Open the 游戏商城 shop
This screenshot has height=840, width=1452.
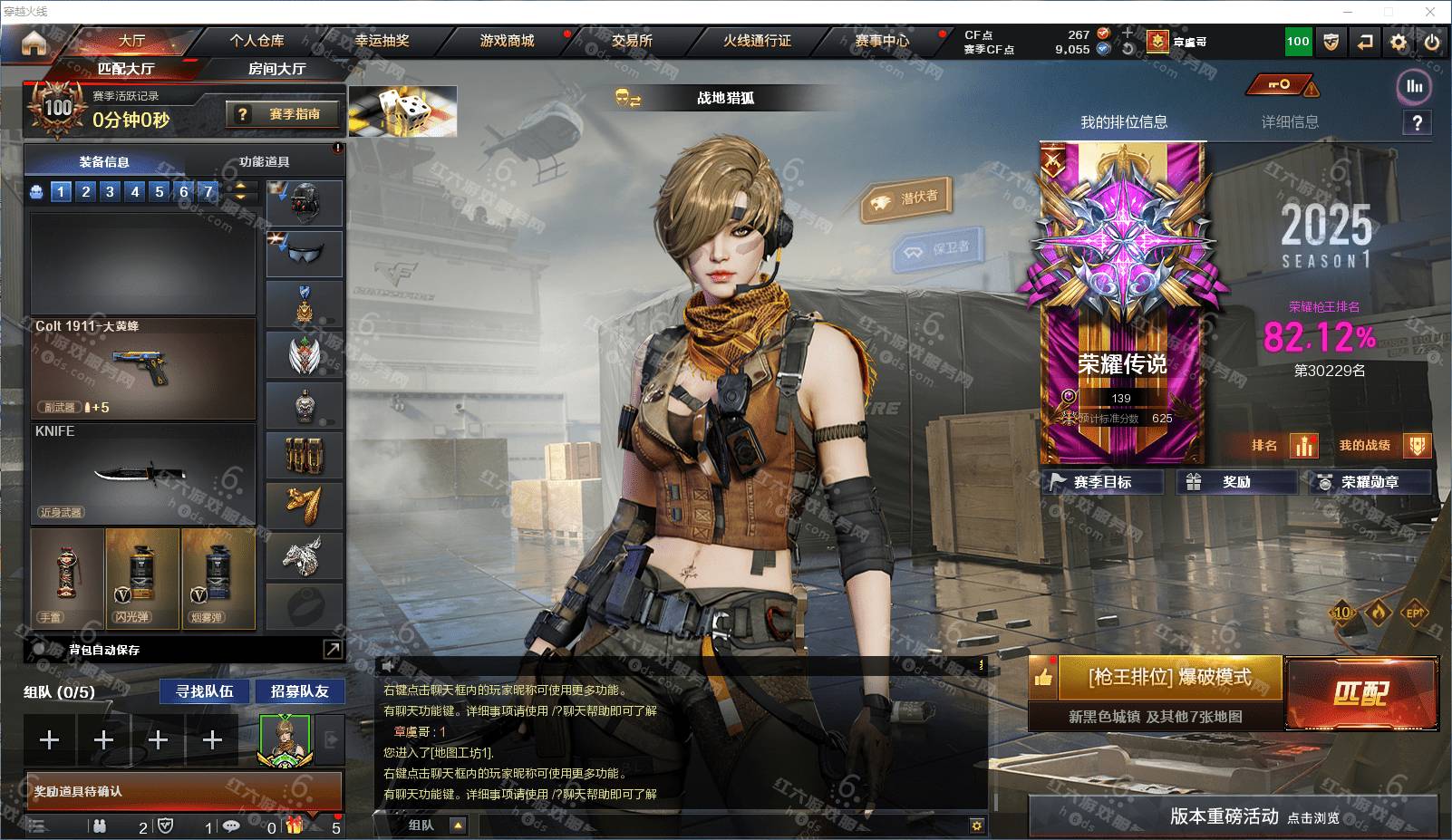point(507,41)
